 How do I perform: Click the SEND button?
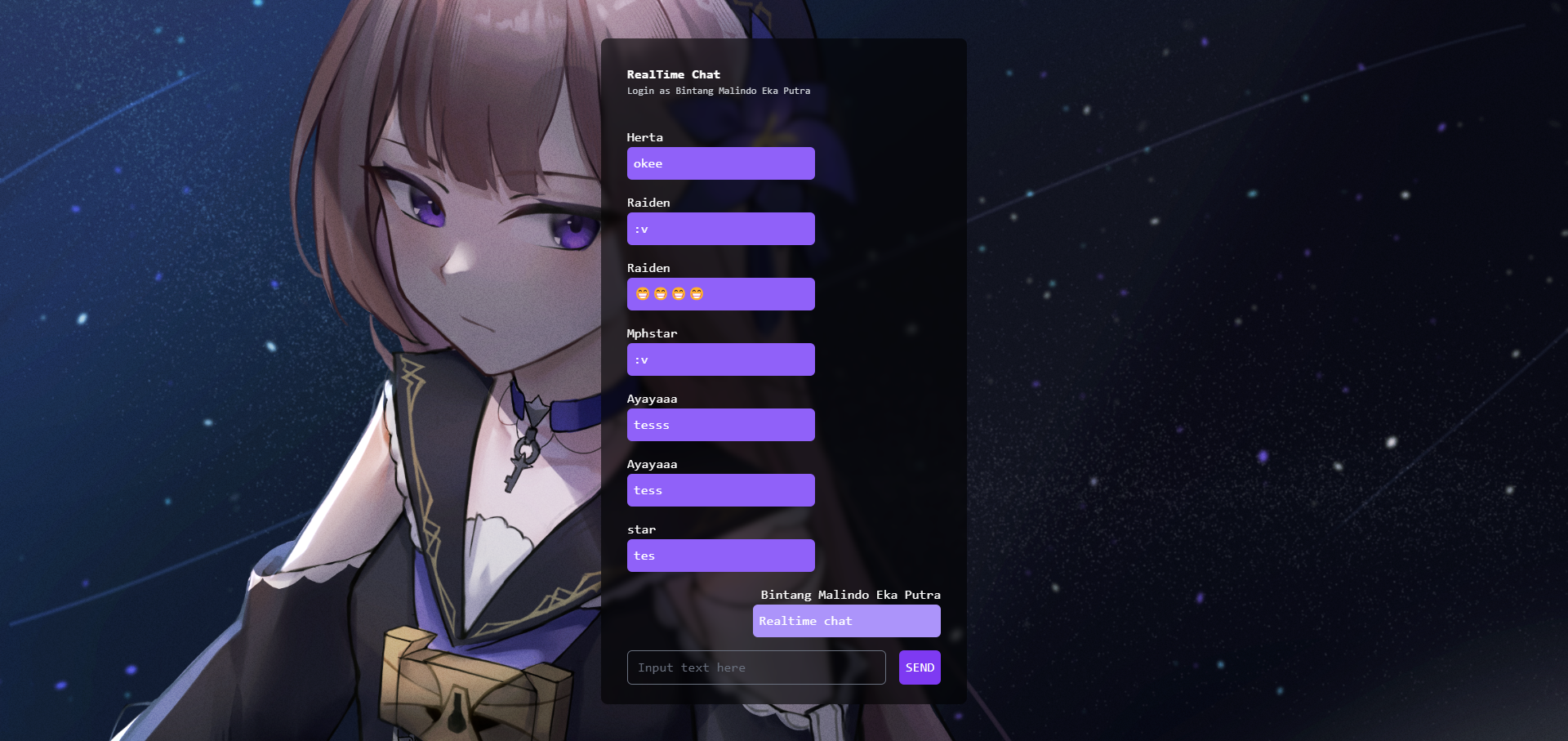point(919,667)
